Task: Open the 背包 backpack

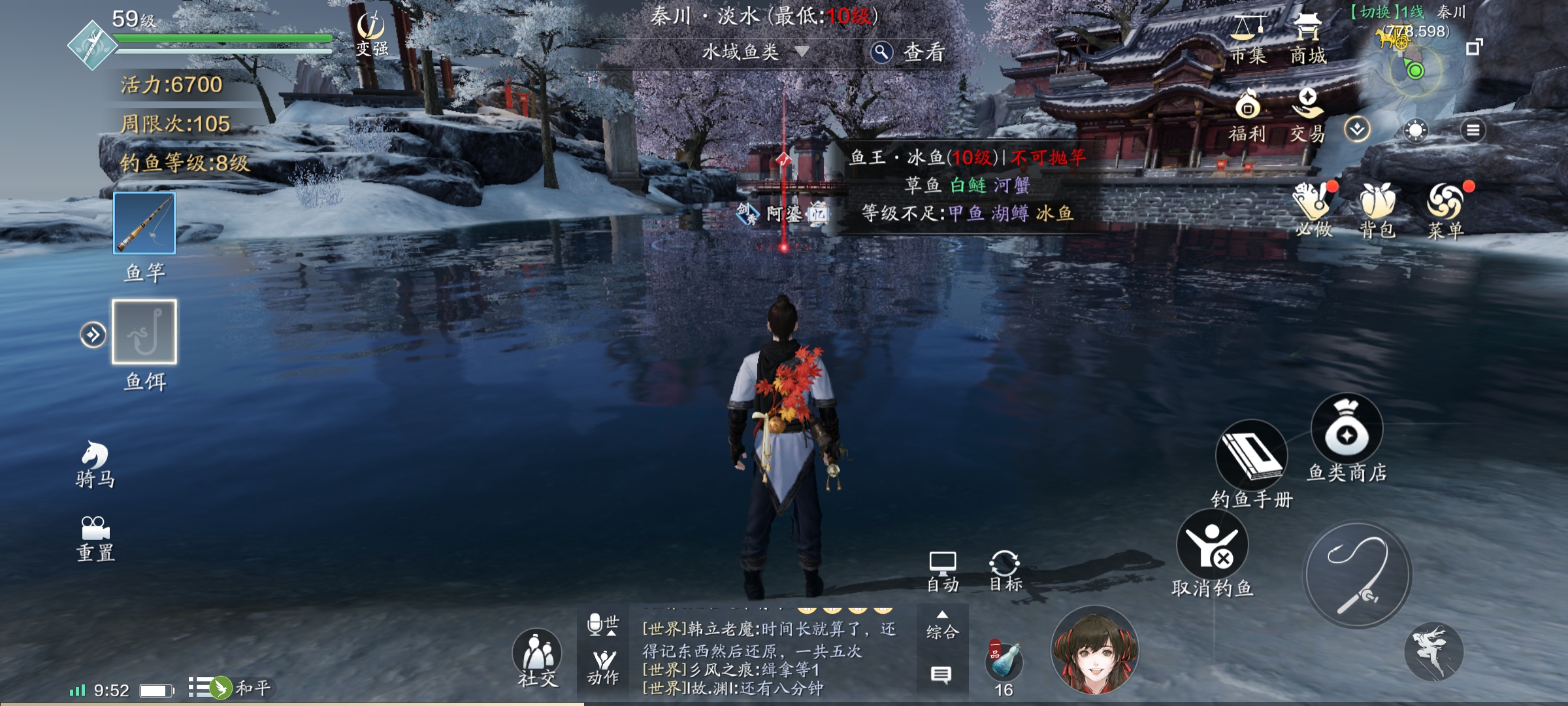Action: pyautogui.click(x=1377, y=209)
